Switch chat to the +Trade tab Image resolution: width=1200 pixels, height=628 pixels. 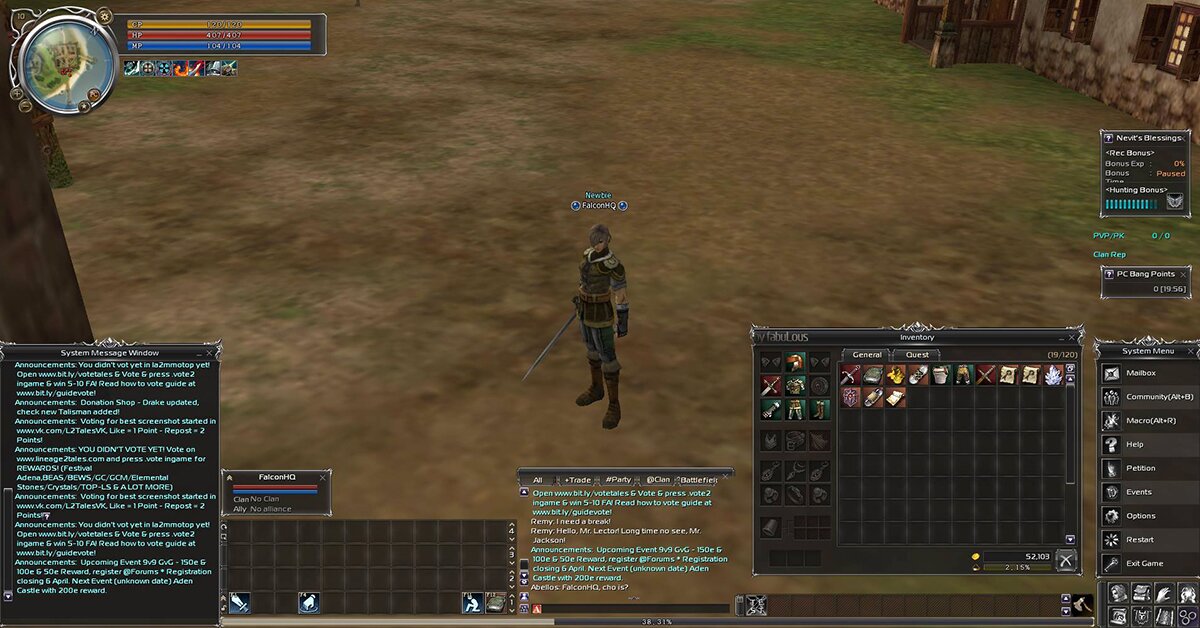coord(577,480)
